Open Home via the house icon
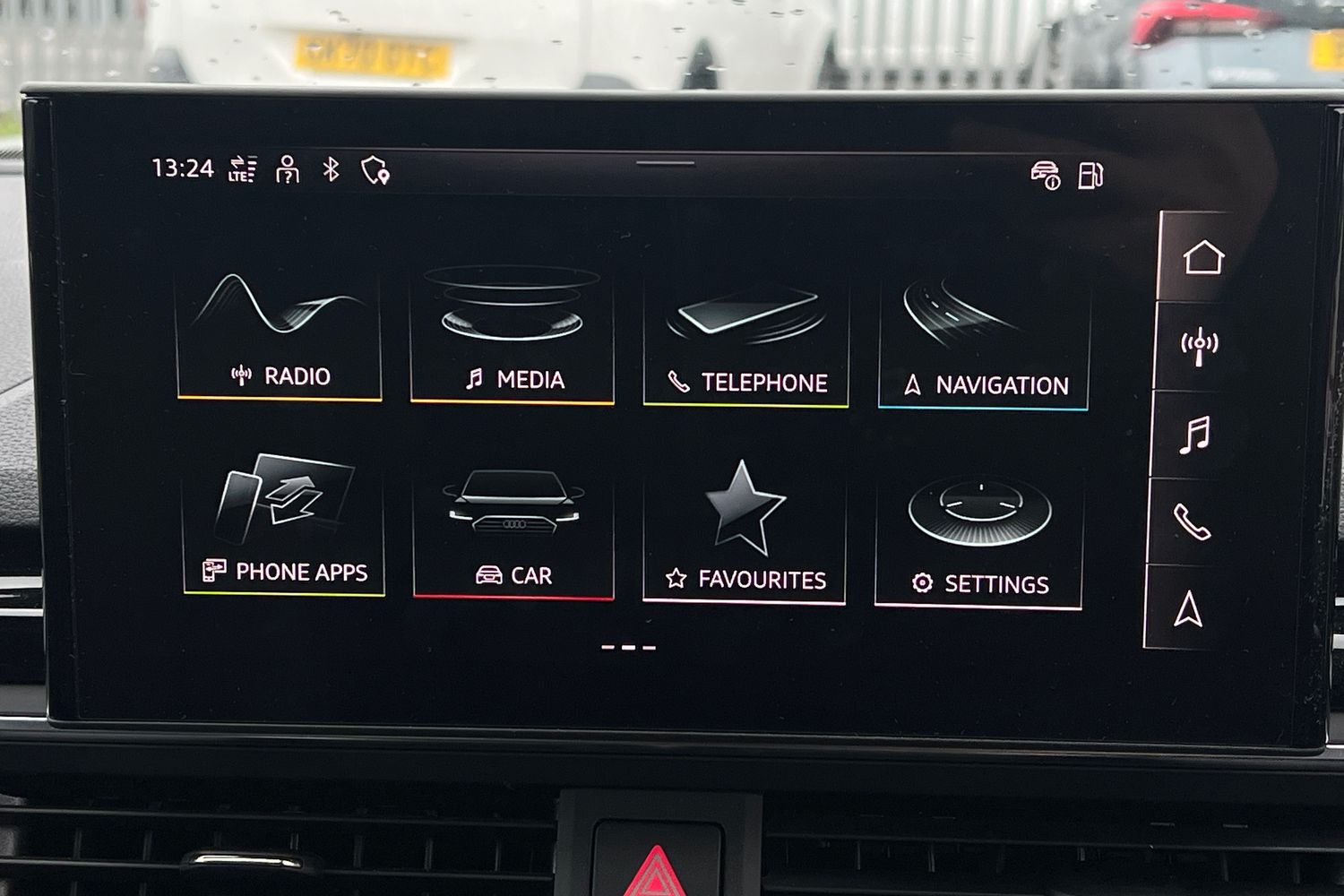Viewport: 1344px width, 896px height. [1204, 259]
